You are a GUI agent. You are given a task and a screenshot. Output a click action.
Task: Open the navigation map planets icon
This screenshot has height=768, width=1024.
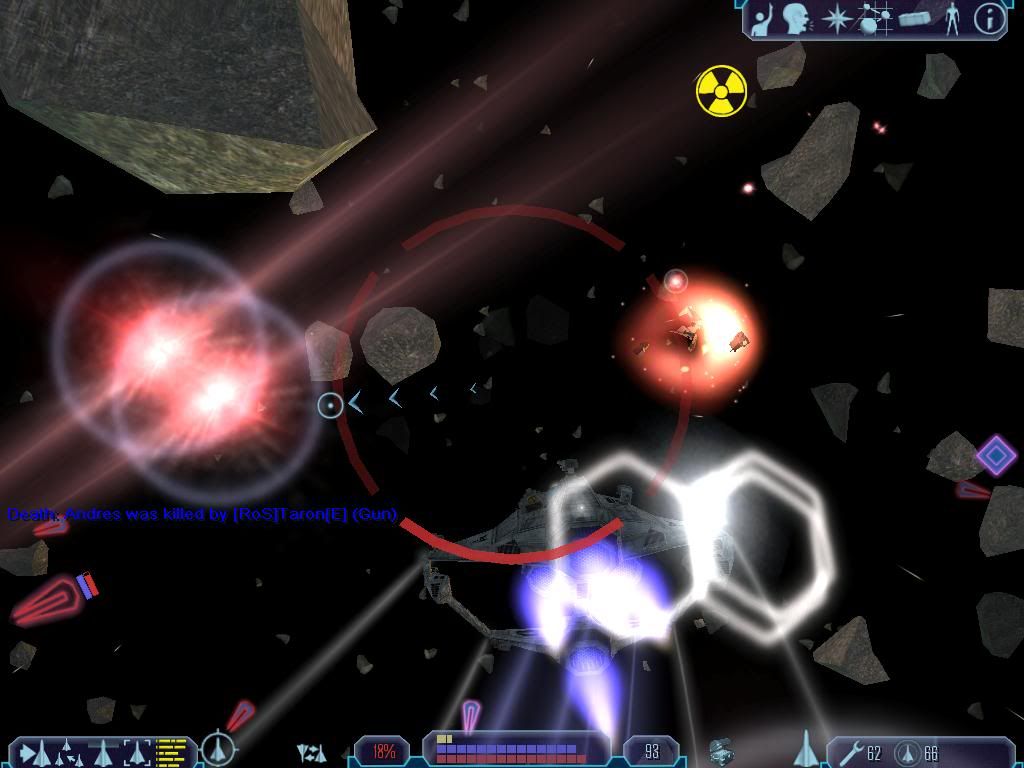[x=873, y=18]
